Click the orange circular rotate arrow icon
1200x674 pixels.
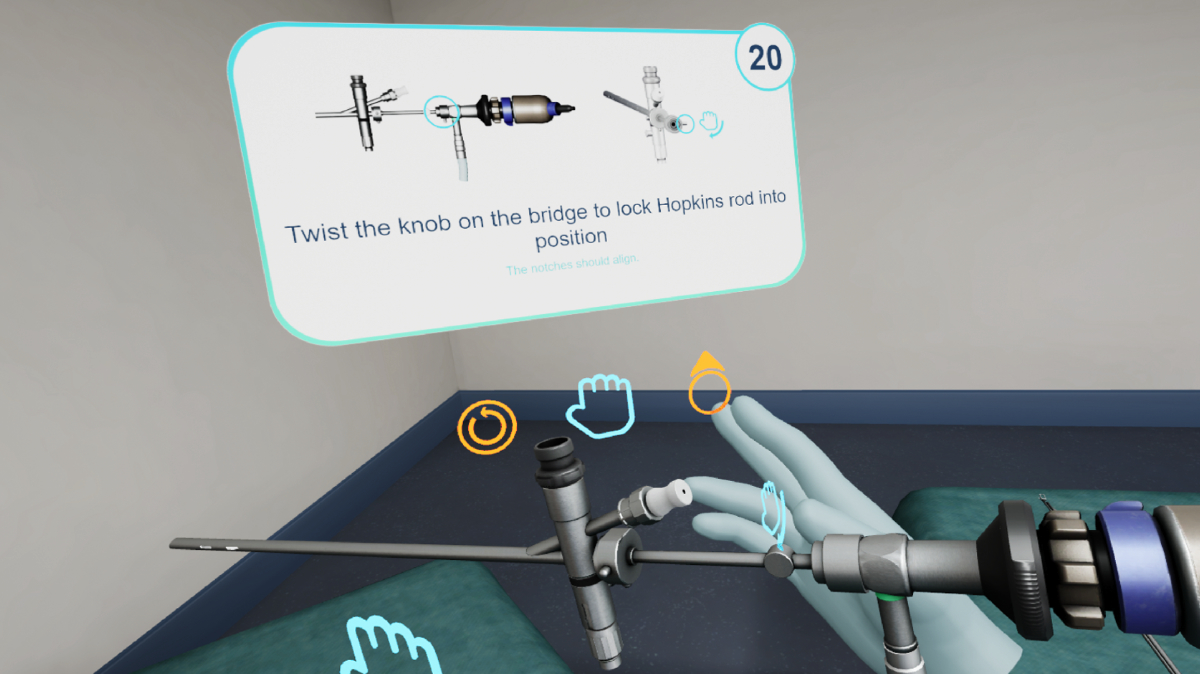pyautogui.click(x=487, y=427)
